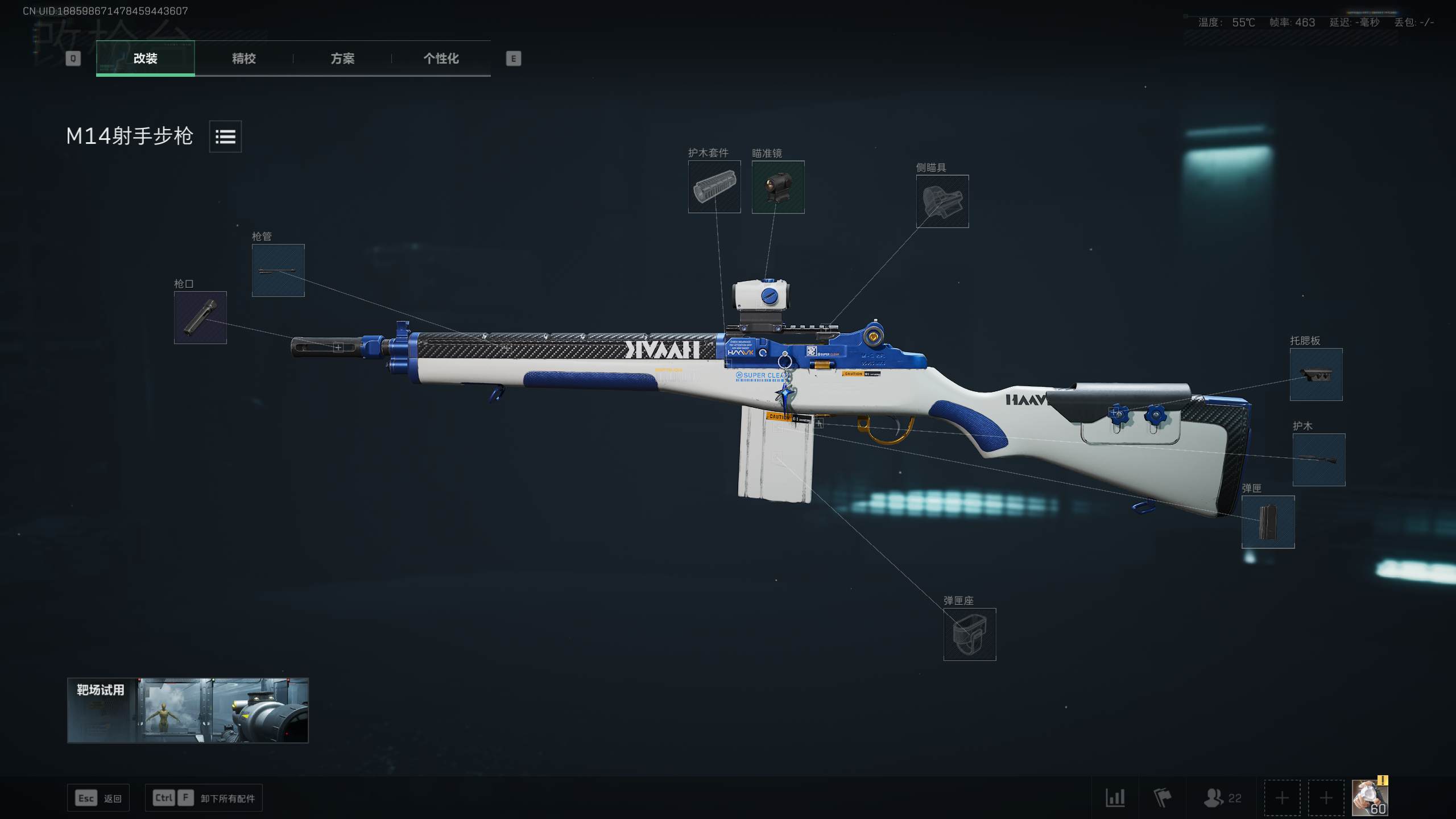
Task: Open the 弹匣 magazine slot
Action: (1268, 522)
